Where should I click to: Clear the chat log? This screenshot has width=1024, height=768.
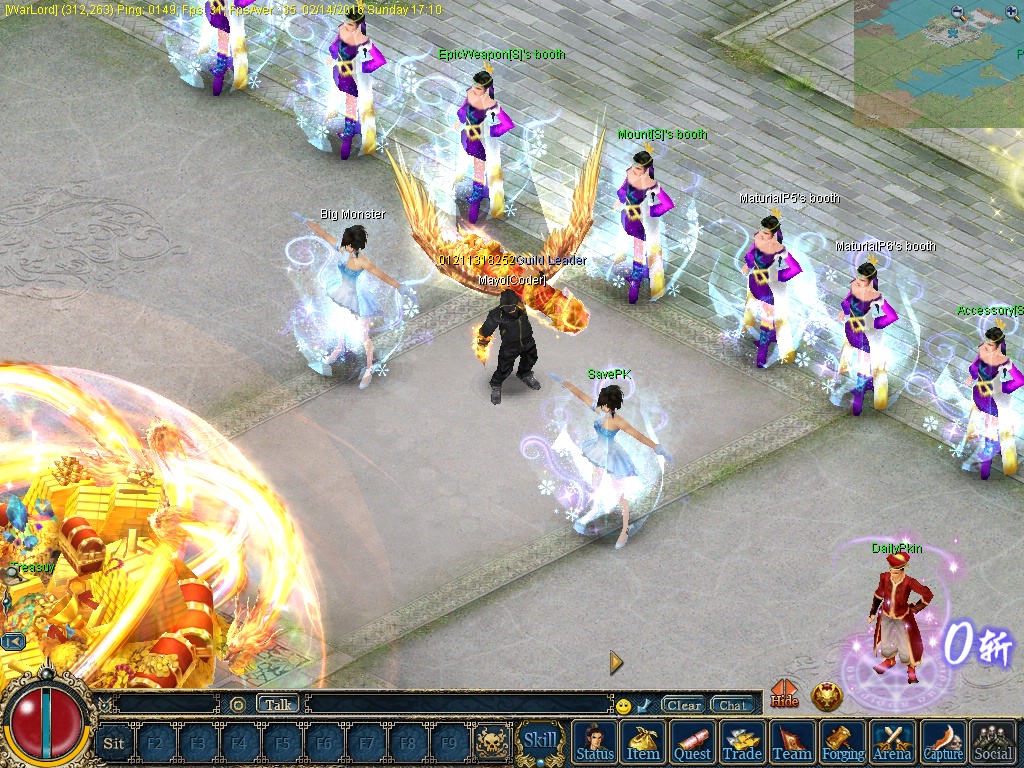[684, 705]
